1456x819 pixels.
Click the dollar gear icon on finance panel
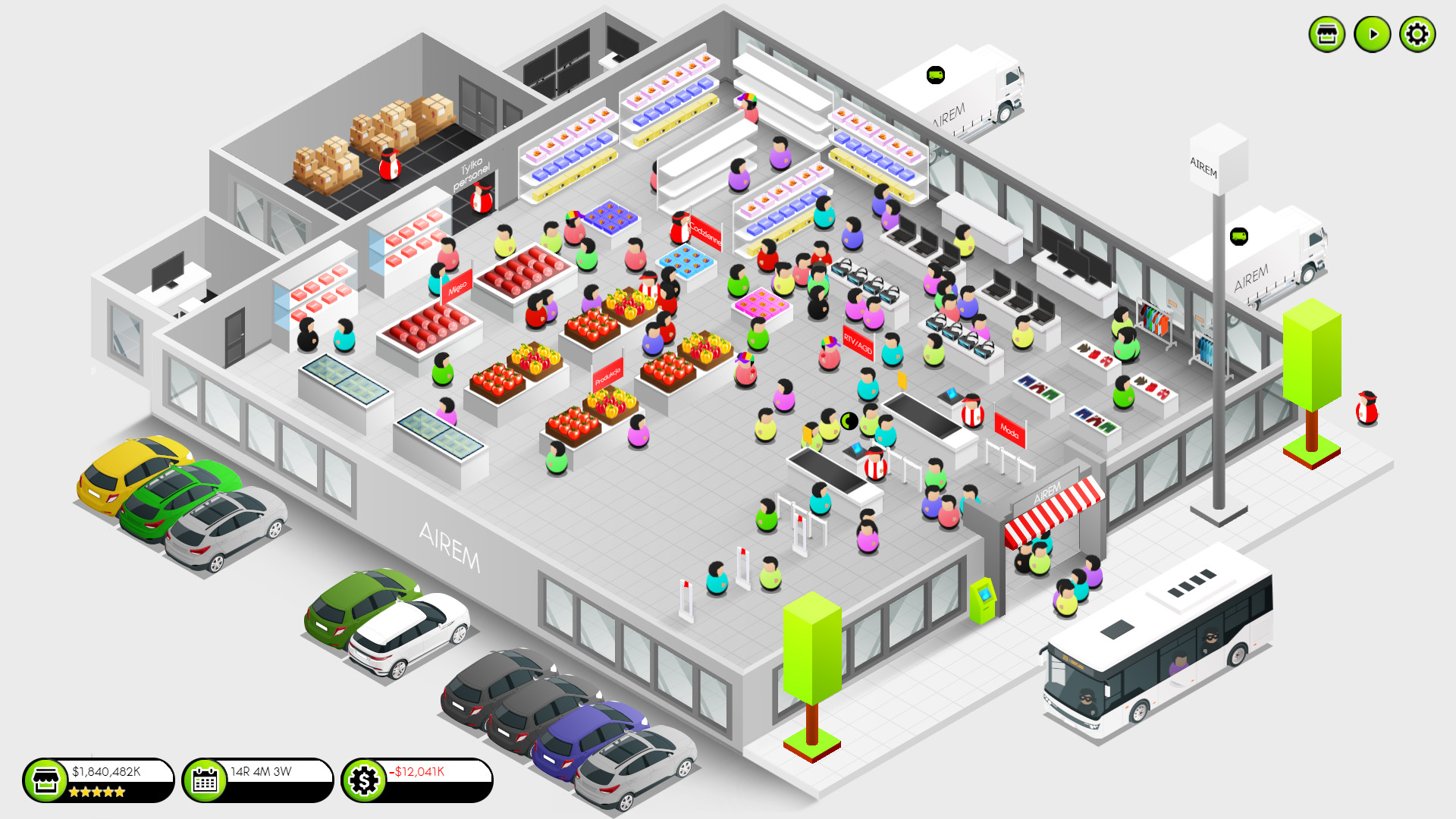[364, 780]
